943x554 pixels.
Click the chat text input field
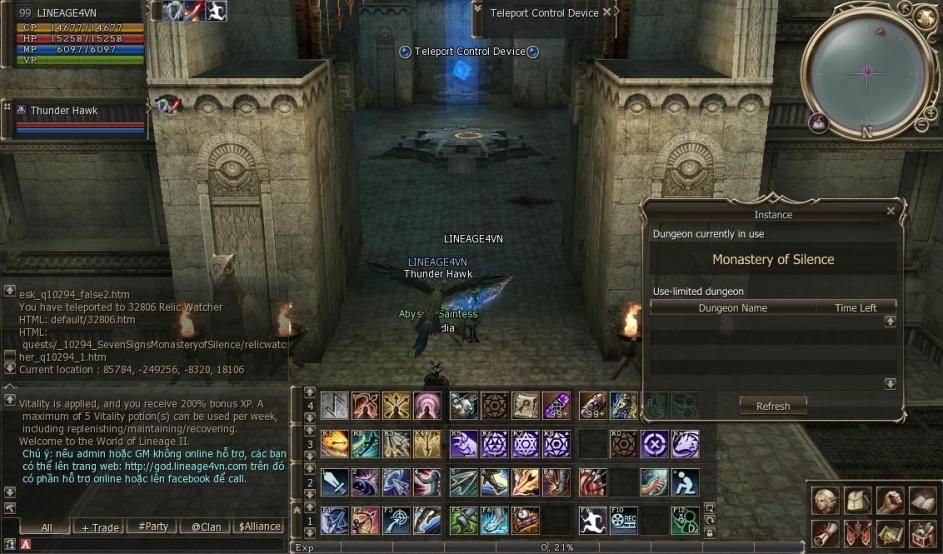coord(150,544)
